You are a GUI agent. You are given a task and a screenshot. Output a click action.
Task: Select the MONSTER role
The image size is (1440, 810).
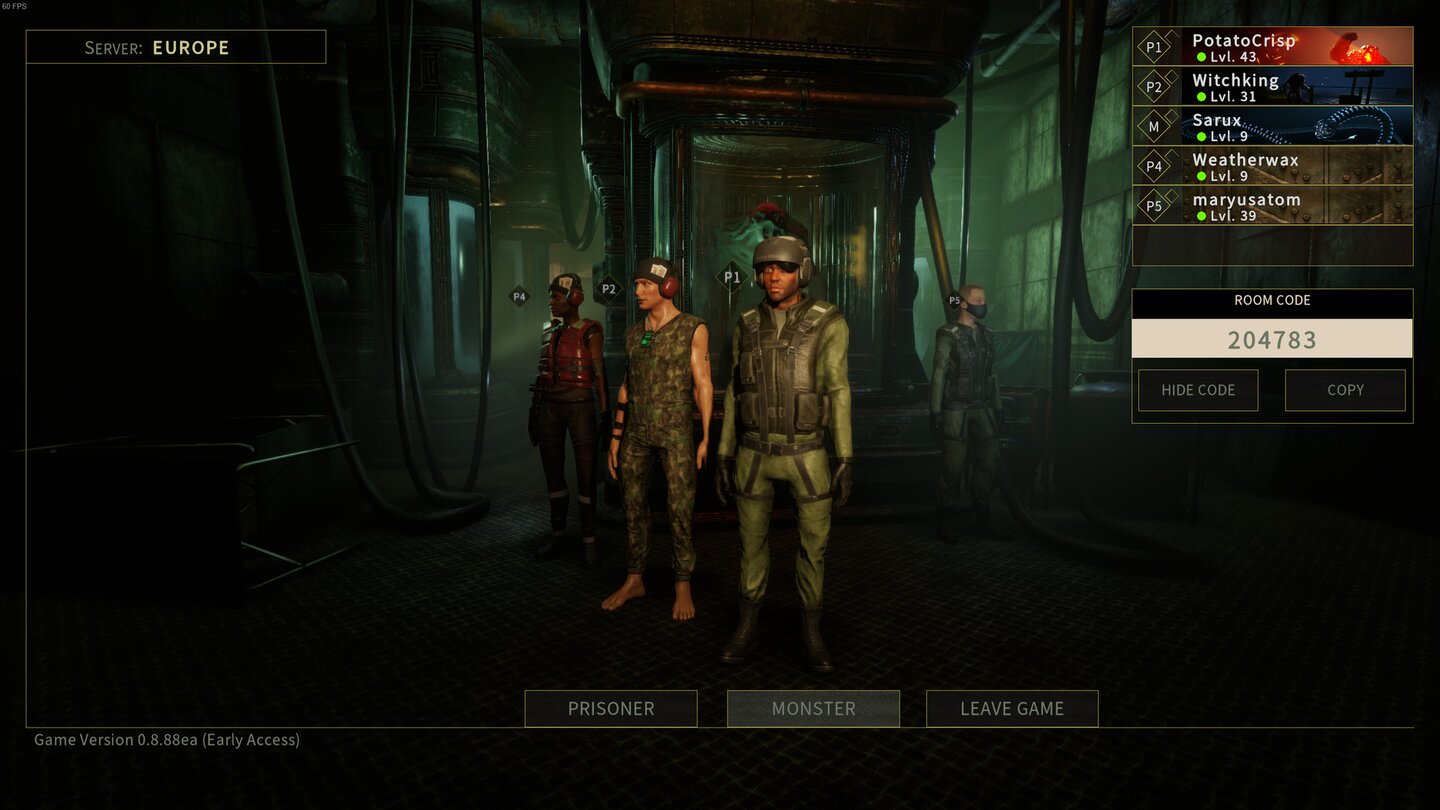[x=812, y=708]
